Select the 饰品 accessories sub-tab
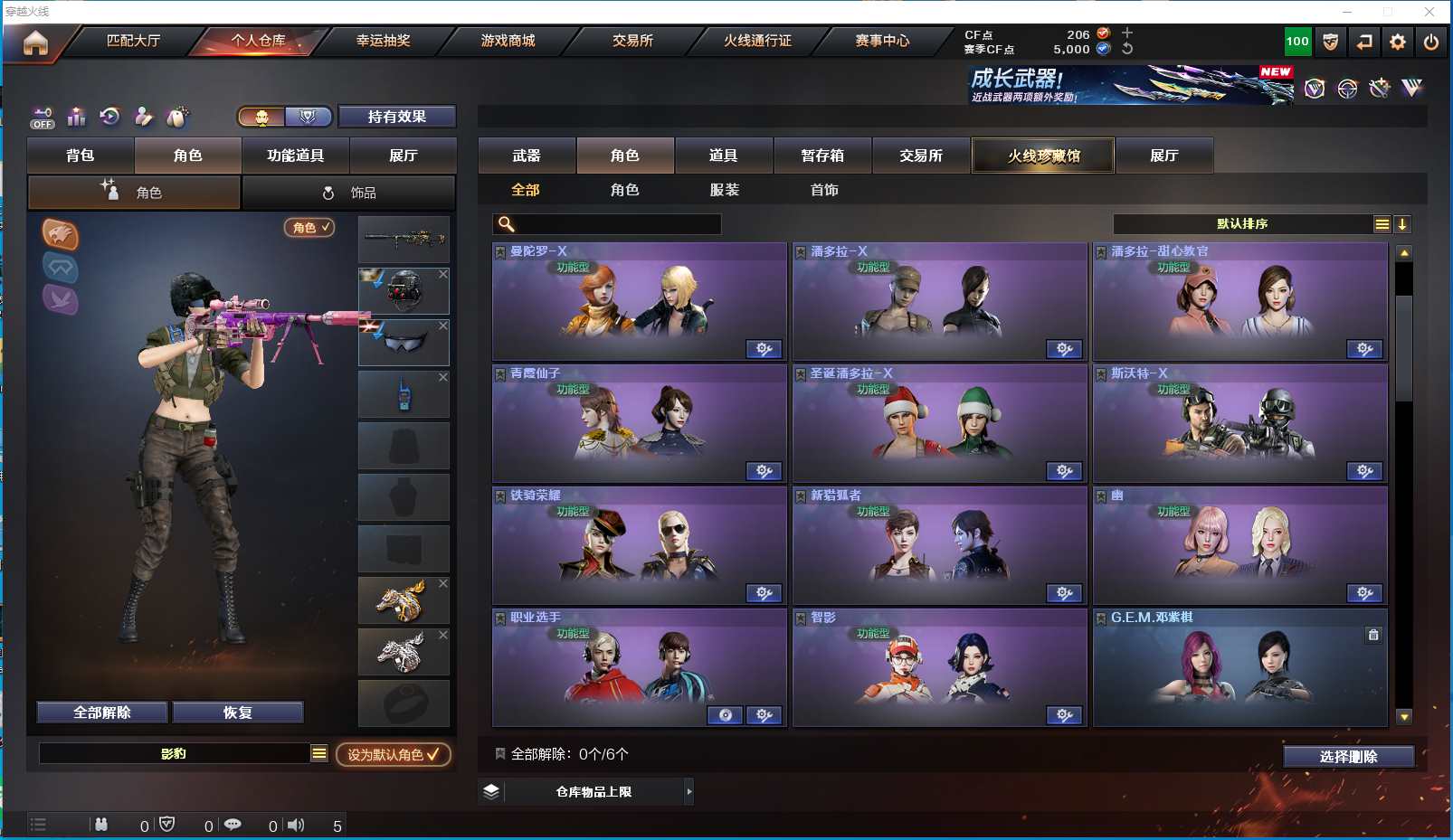The image size is (1453, 840). 348,193
